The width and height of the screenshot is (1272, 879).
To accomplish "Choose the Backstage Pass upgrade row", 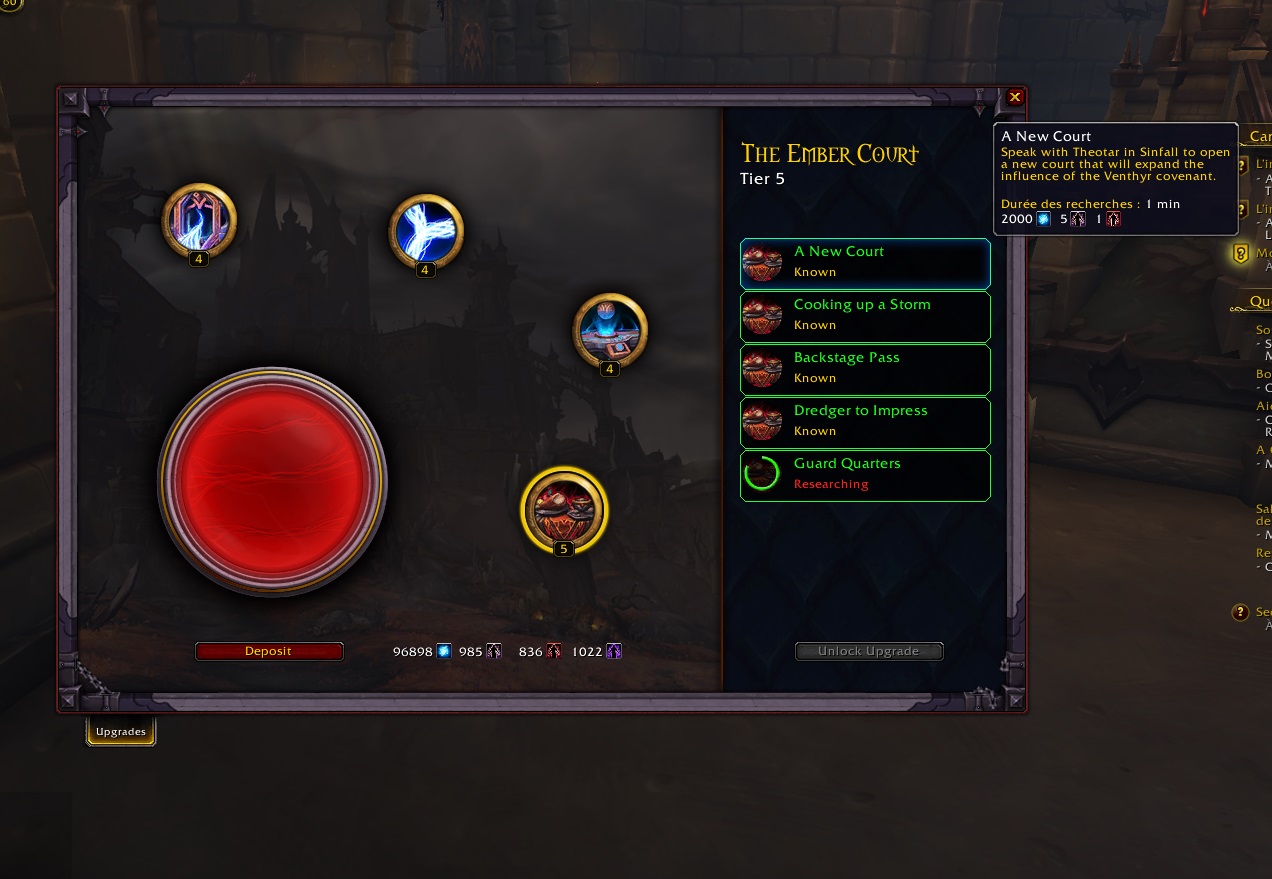I will [x=865, y=369].
